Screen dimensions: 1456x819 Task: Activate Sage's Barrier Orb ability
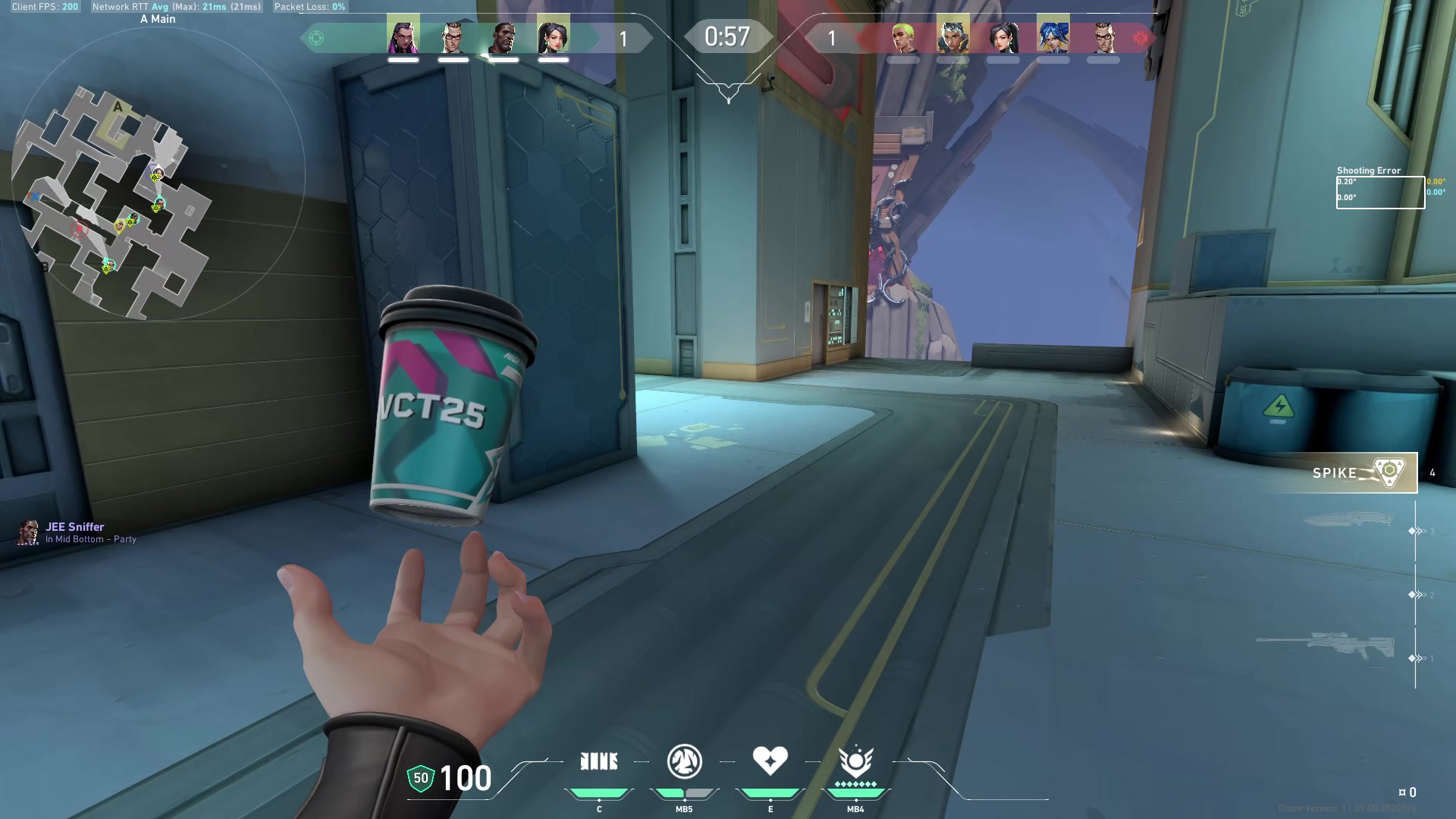coord(598,761)
